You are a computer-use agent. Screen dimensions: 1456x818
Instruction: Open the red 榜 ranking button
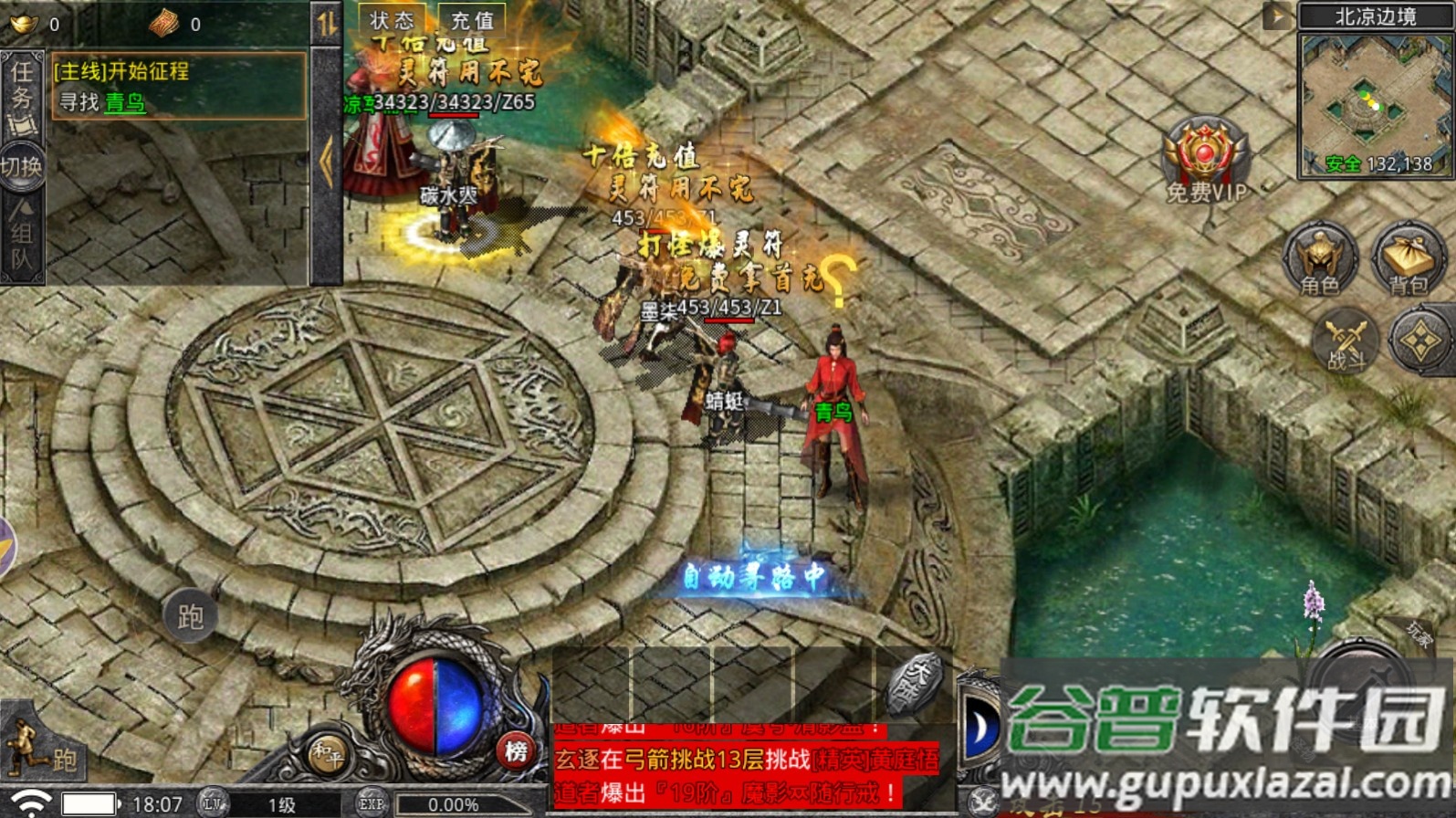point(516,751)
